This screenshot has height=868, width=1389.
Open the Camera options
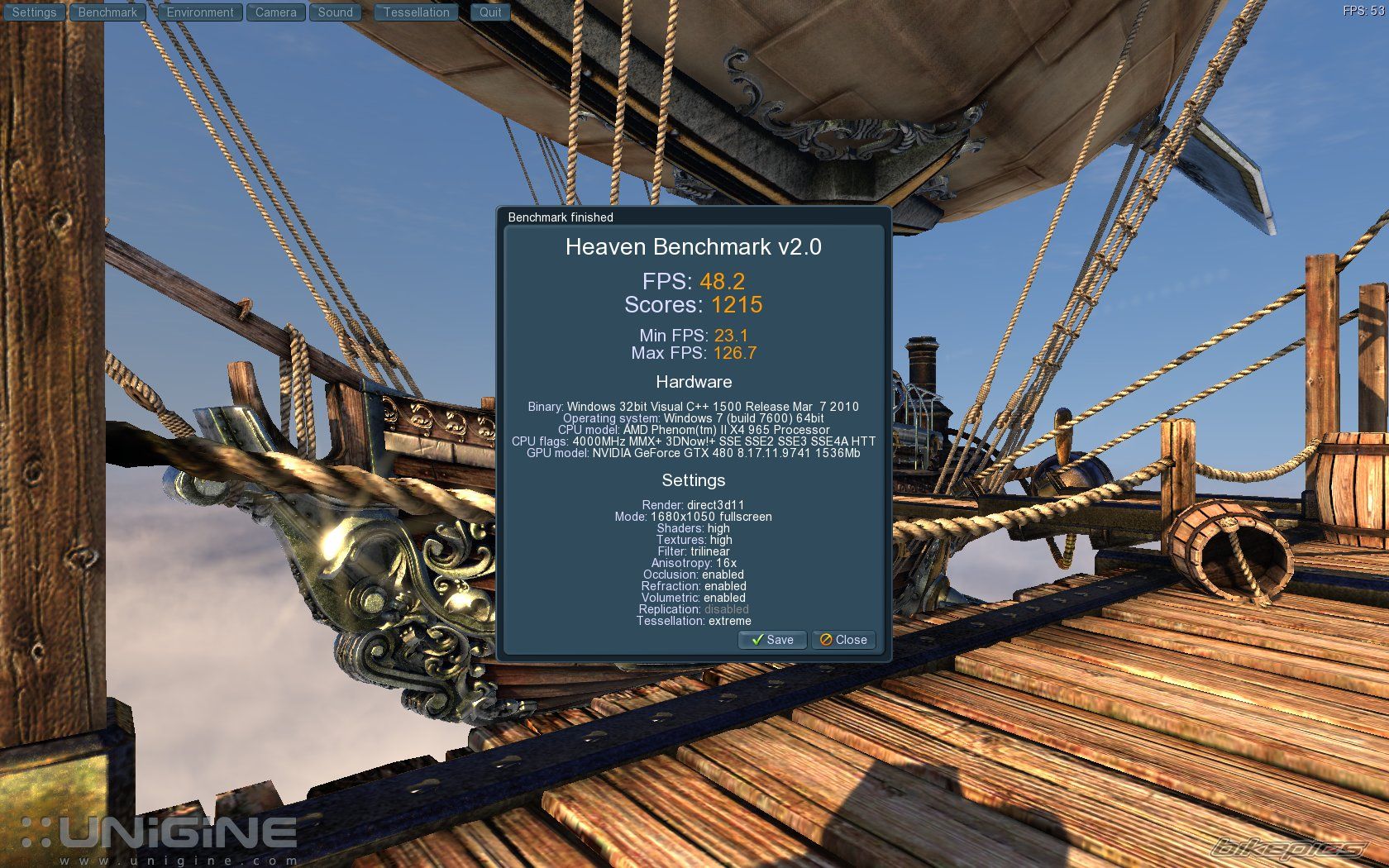click(276, 12)
